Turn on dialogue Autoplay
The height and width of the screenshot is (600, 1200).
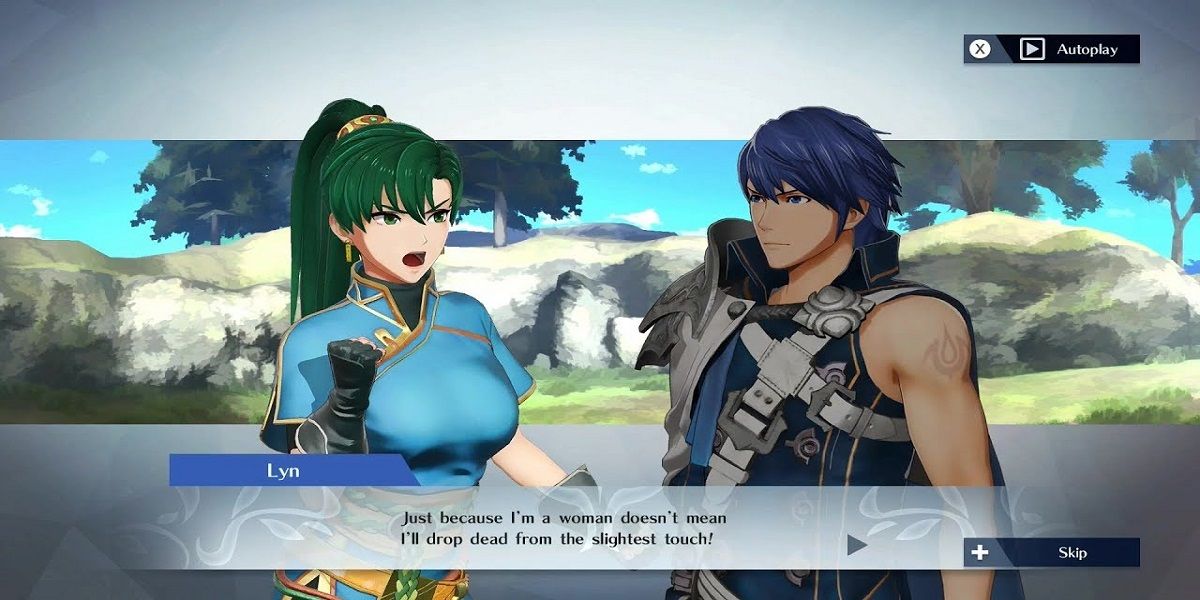point(1052,49)
